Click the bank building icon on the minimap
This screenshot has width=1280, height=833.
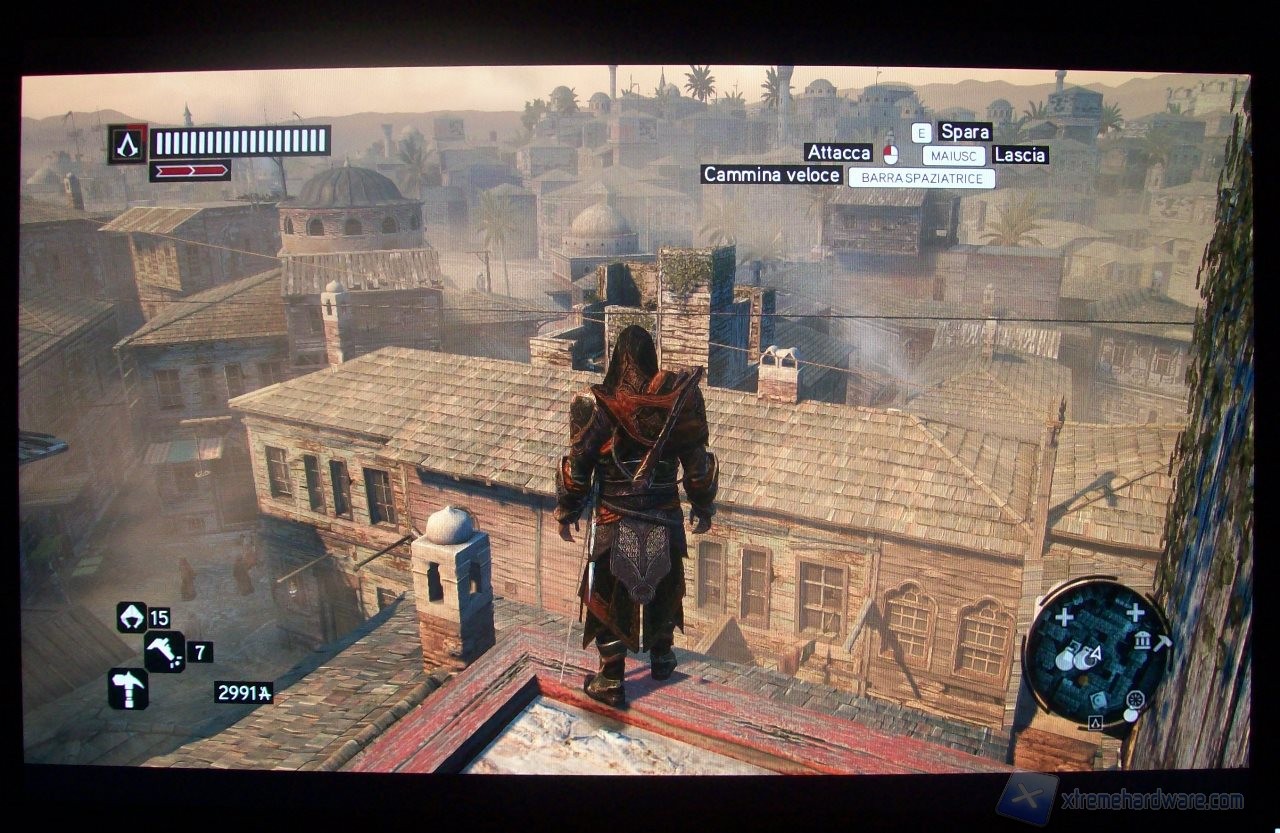(x=1144, y=642)
